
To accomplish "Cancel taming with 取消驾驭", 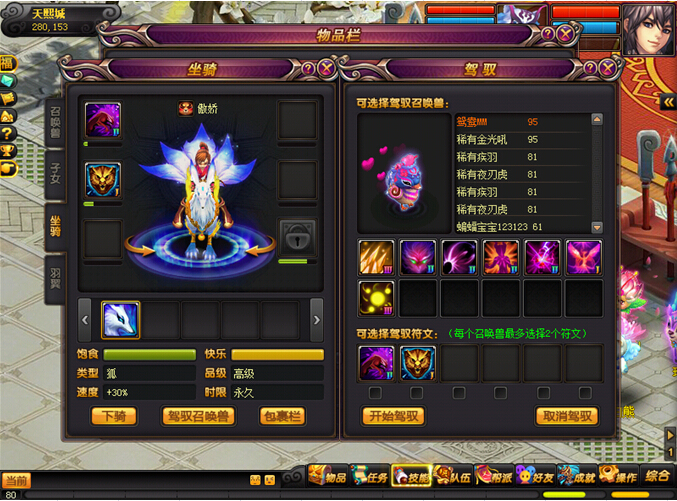I will point(567,417).
